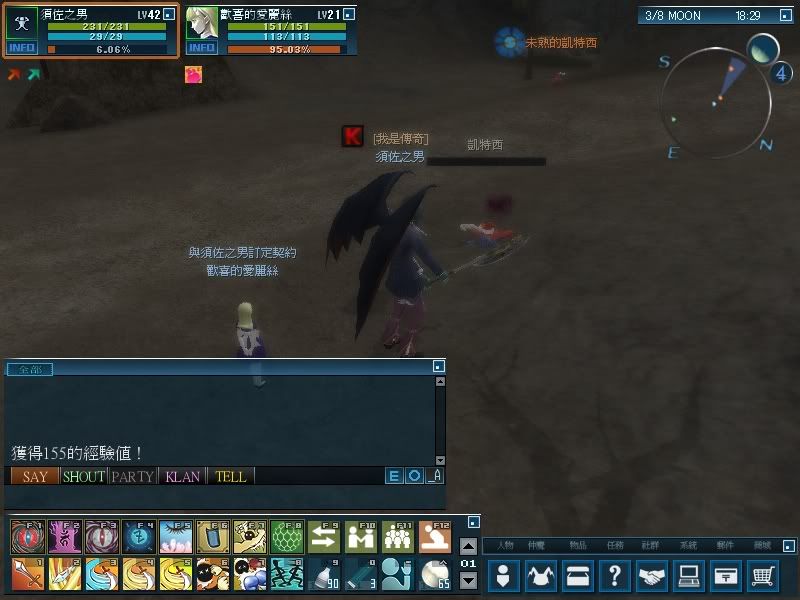Switch chat channel to SHOUT
The height and width of the screenshot is (600, 800).
(x=84, y=477)
